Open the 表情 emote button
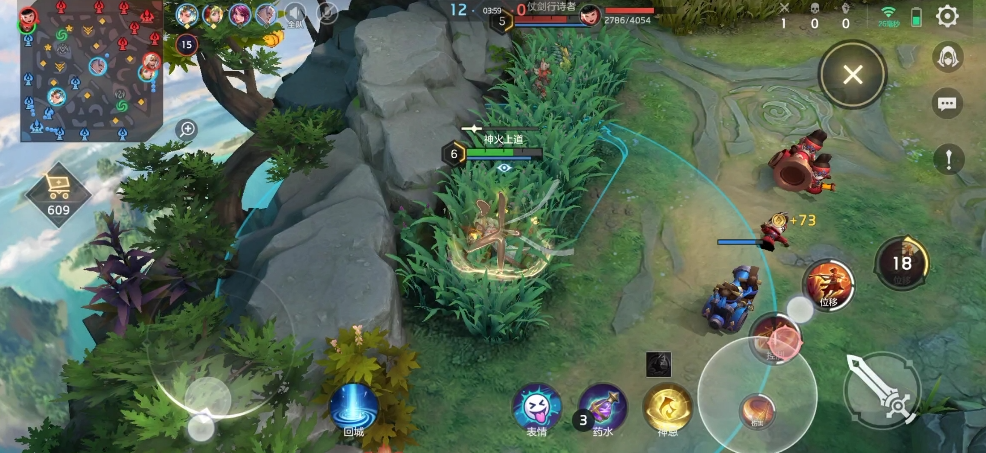The image size is (986, 453). point(536,408)
